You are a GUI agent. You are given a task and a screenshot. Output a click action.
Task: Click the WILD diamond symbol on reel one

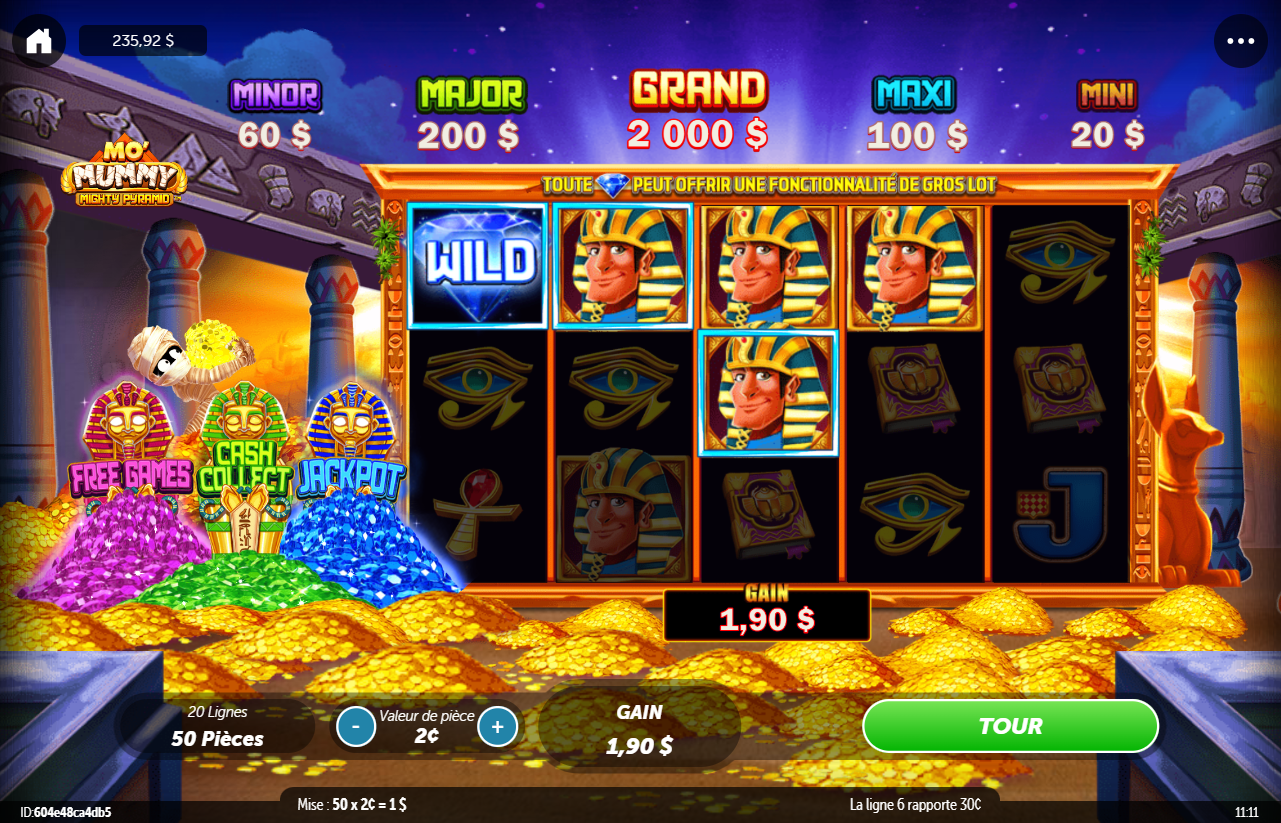[x=478, y=265]
